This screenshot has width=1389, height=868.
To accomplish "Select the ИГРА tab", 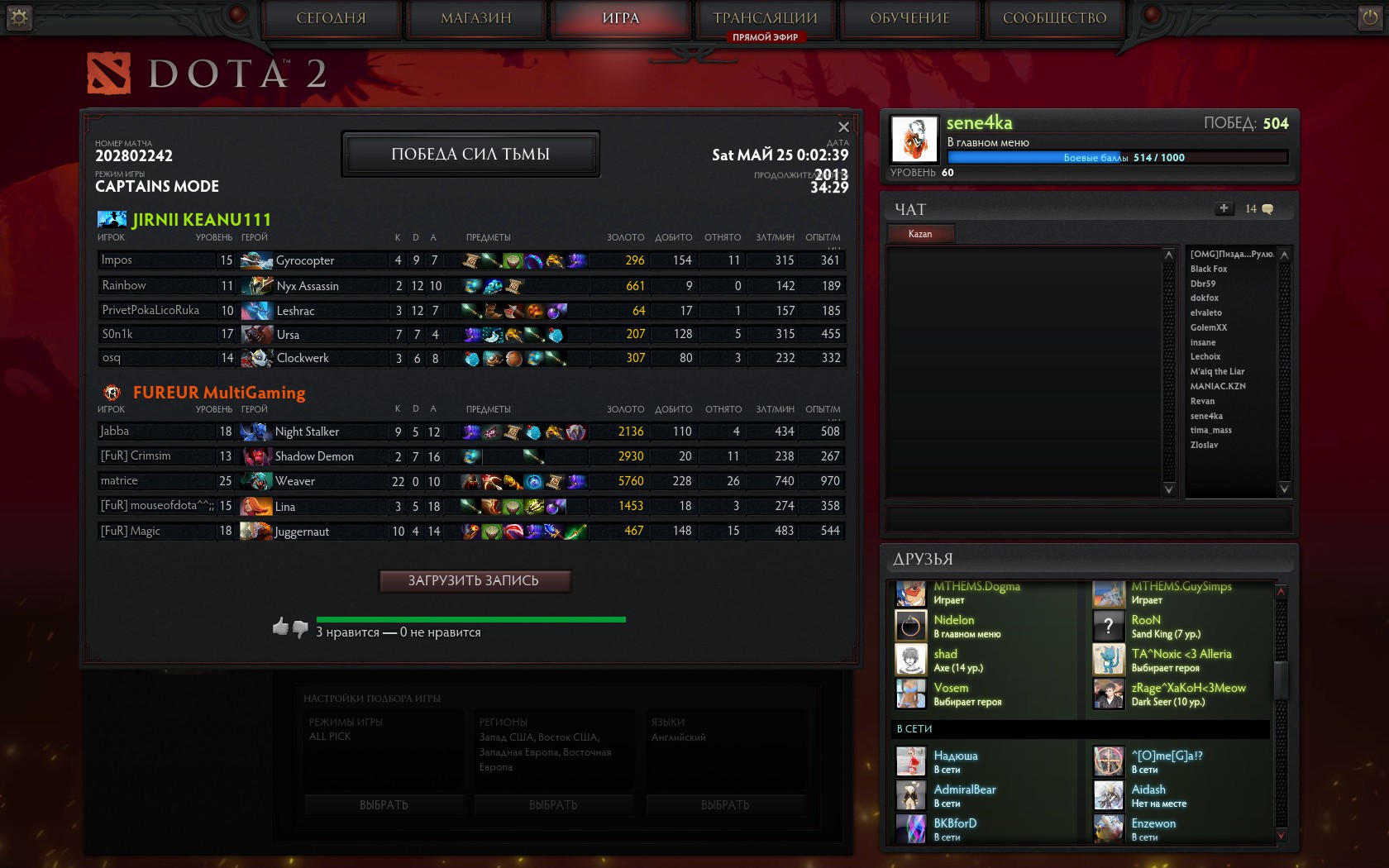I will 621,18.
